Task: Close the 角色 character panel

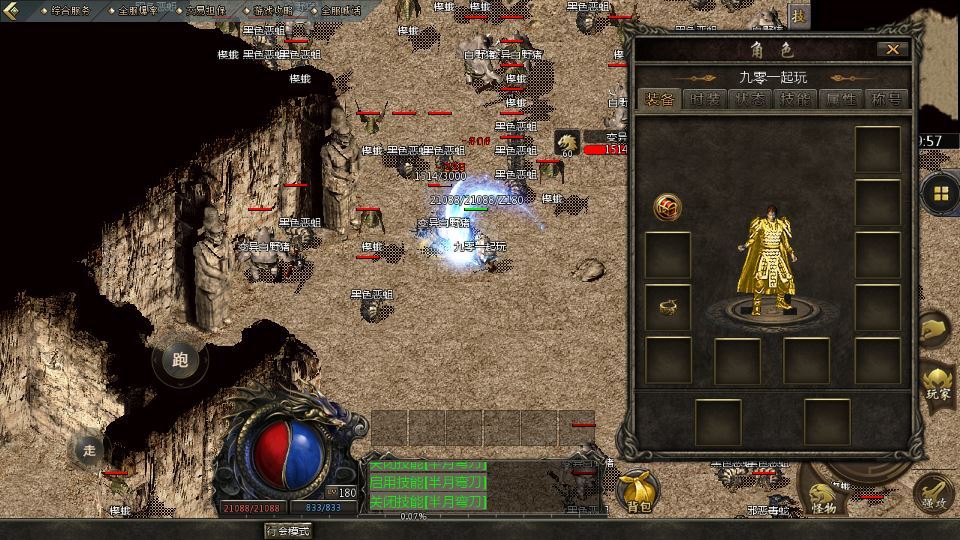Action: click(x=892, y=49)
